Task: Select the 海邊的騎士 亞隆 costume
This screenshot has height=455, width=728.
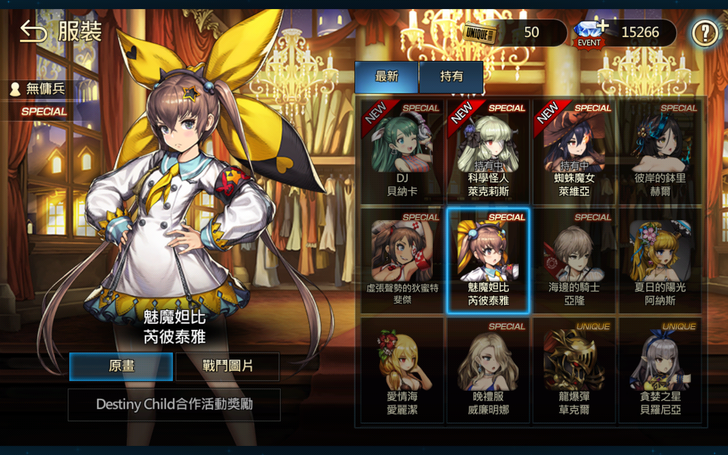Action: (574, 259)
